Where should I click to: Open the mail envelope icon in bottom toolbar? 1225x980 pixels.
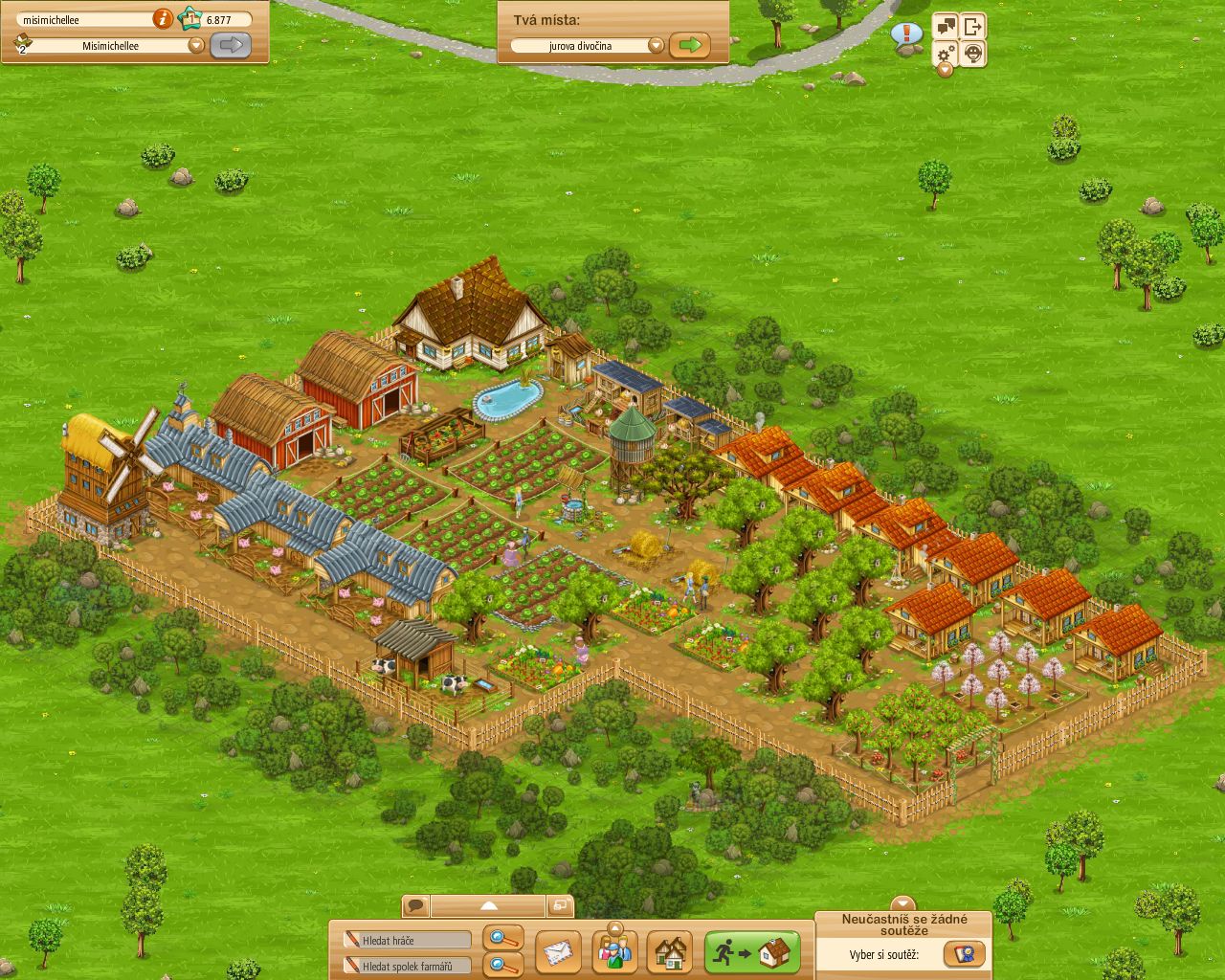click(x=556, y=952)
